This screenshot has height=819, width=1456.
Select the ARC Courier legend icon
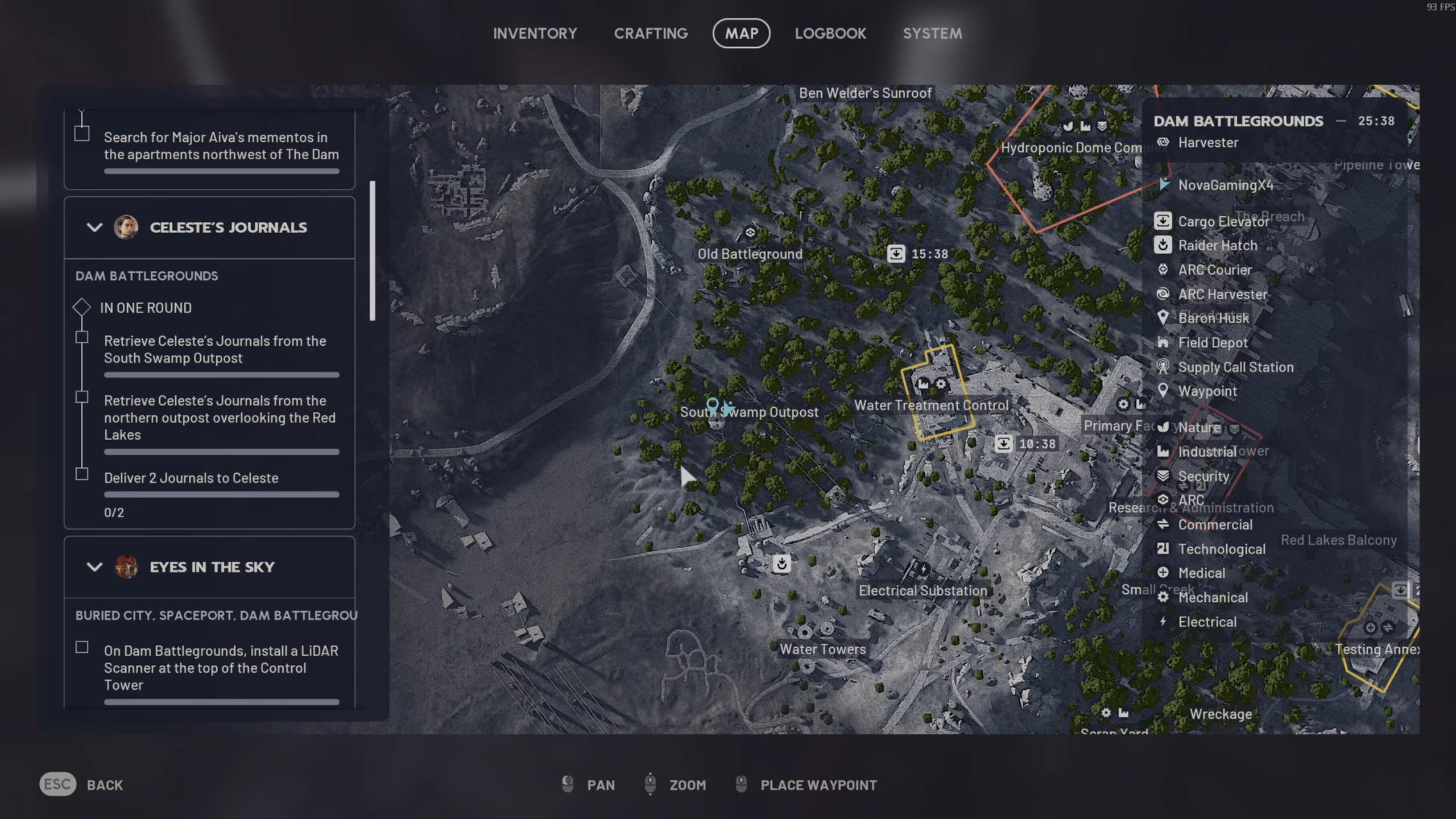coord(1164,270)
